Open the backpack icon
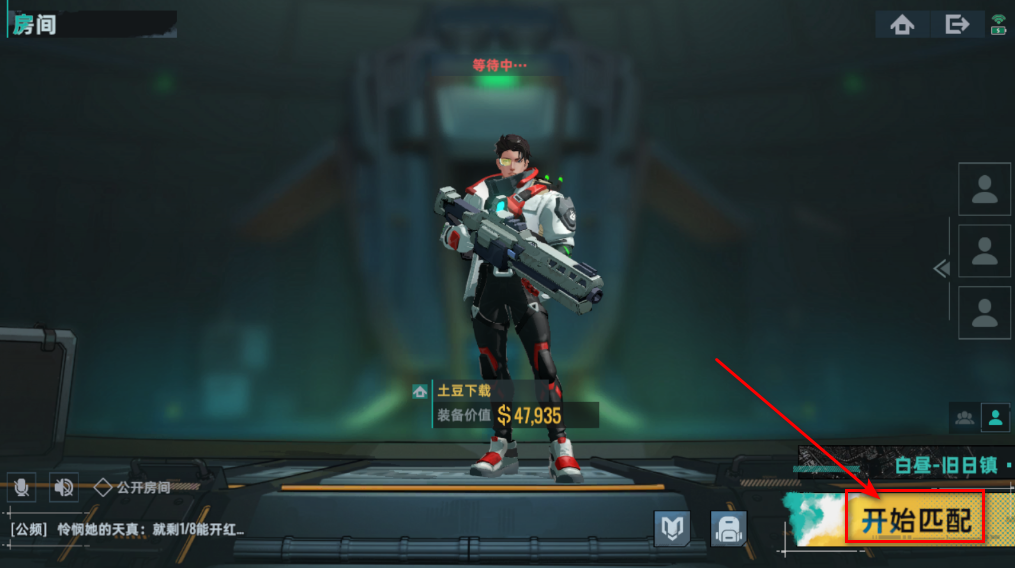 (728, 528)
